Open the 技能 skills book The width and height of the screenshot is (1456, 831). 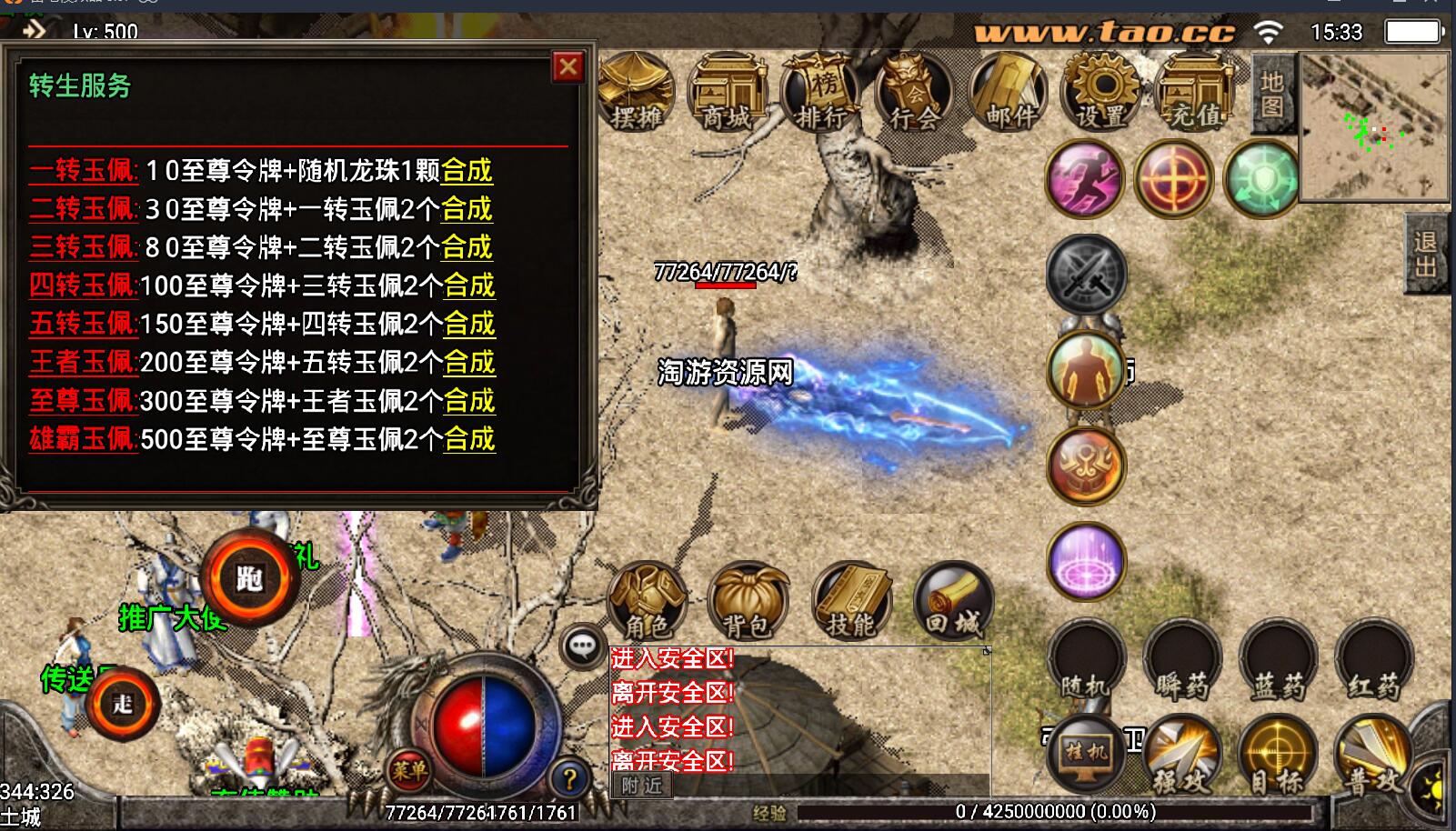tap(851, 602)
